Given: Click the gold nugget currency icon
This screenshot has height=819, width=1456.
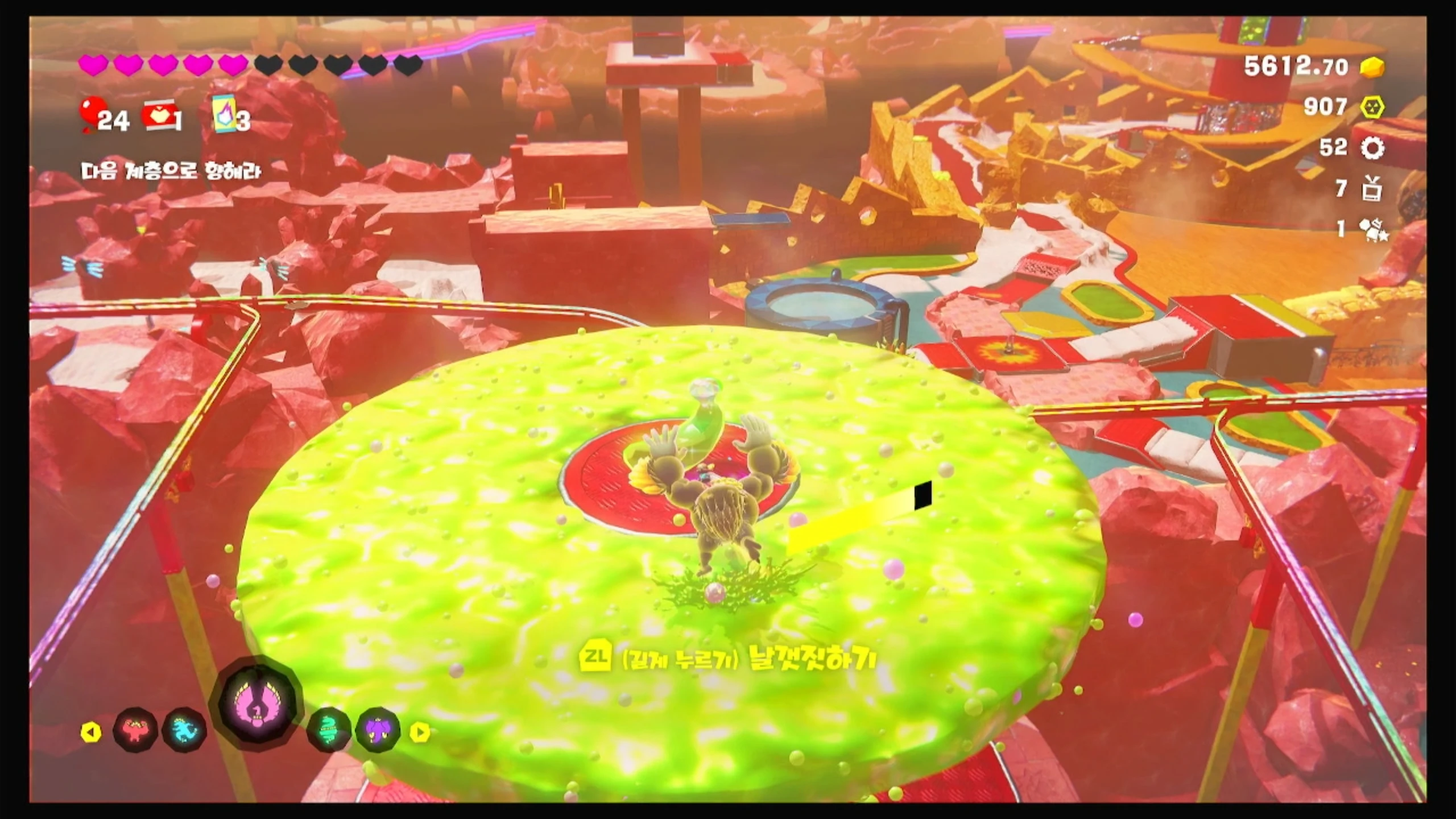Looking at the screenshot, I should (1372, 68).
